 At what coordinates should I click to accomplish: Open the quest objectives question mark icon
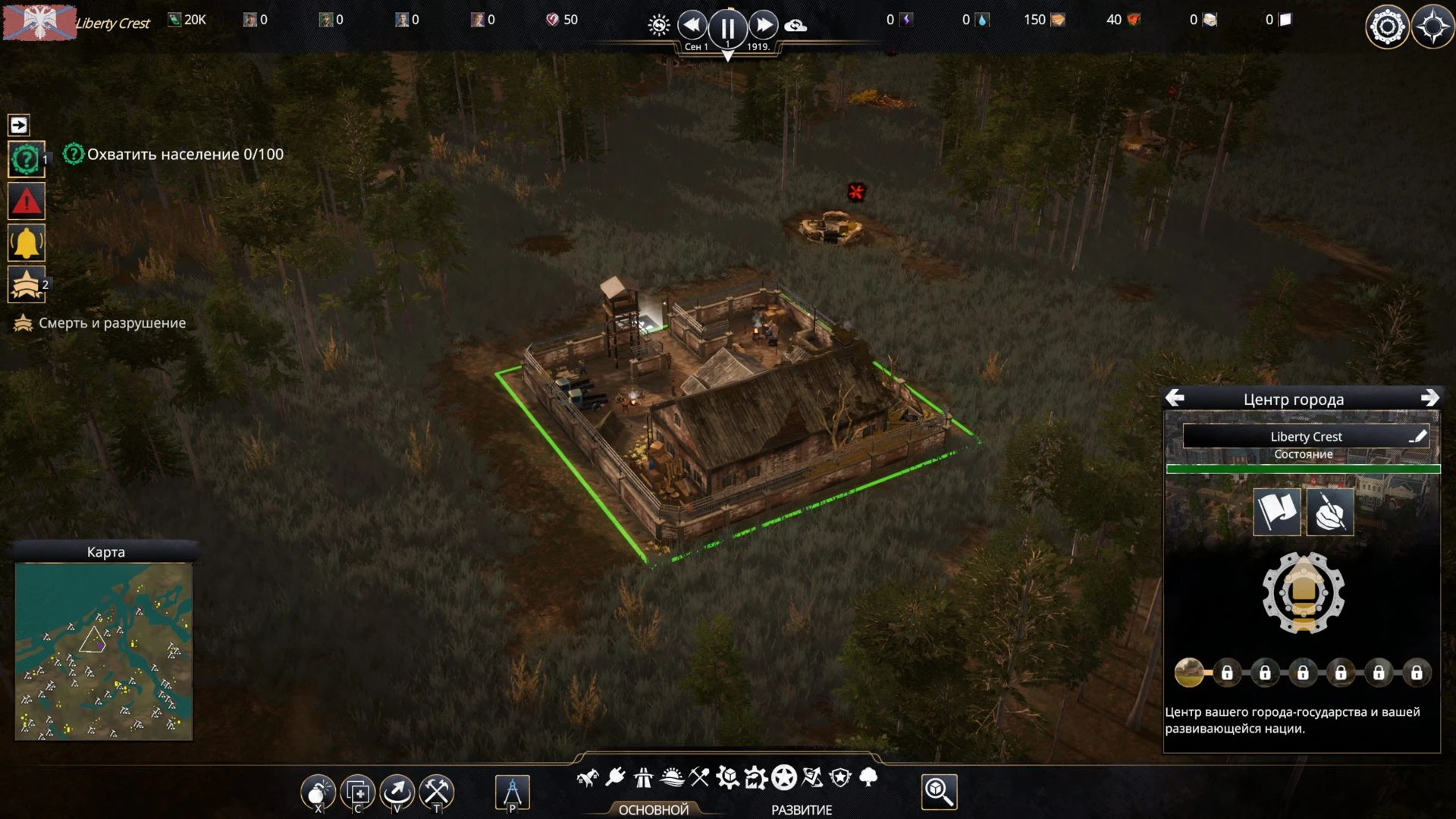coord(26,160)
